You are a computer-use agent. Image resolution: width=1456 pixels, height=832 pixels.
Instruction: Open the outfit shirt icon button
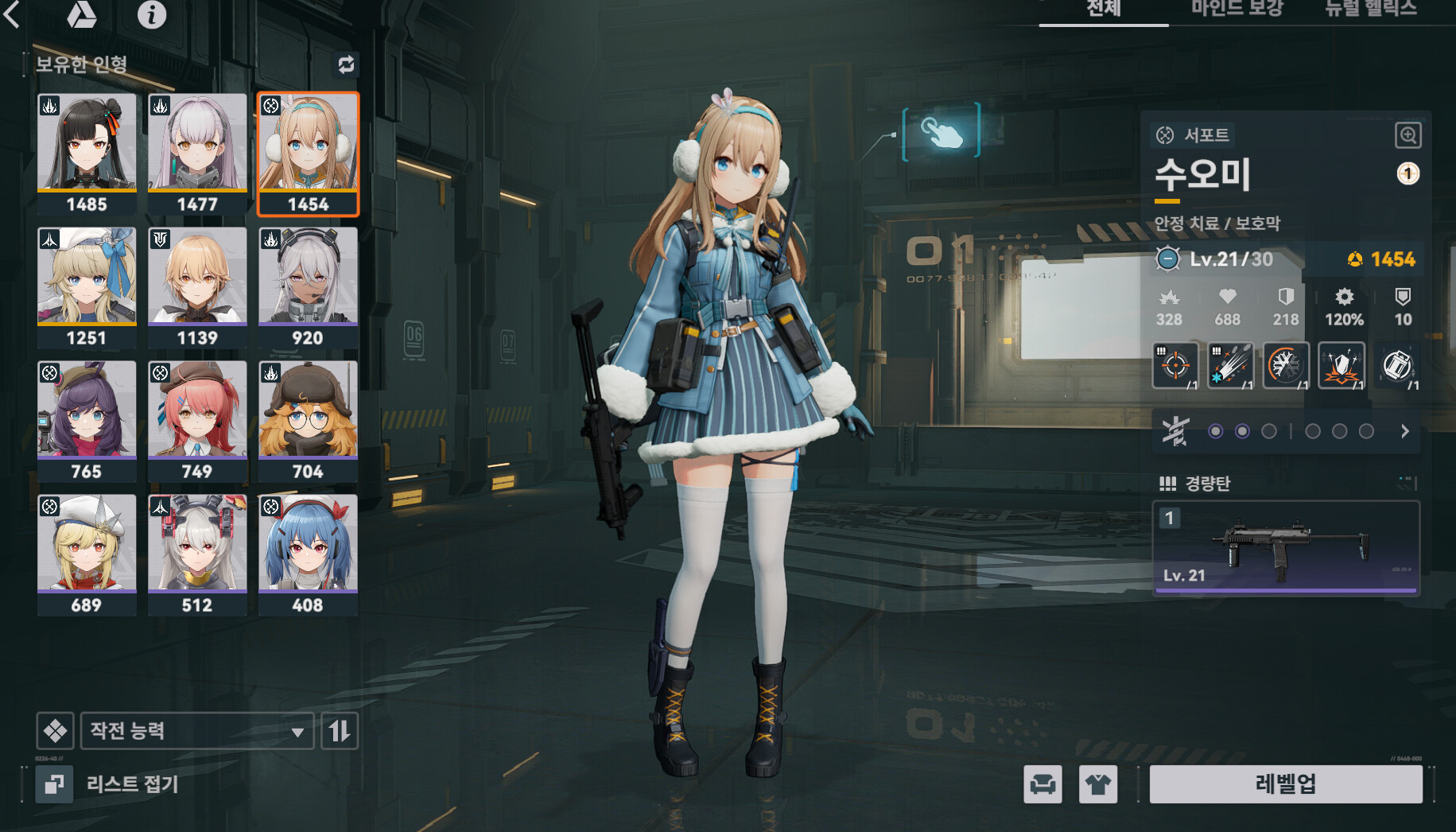(x=1098, y=785)
